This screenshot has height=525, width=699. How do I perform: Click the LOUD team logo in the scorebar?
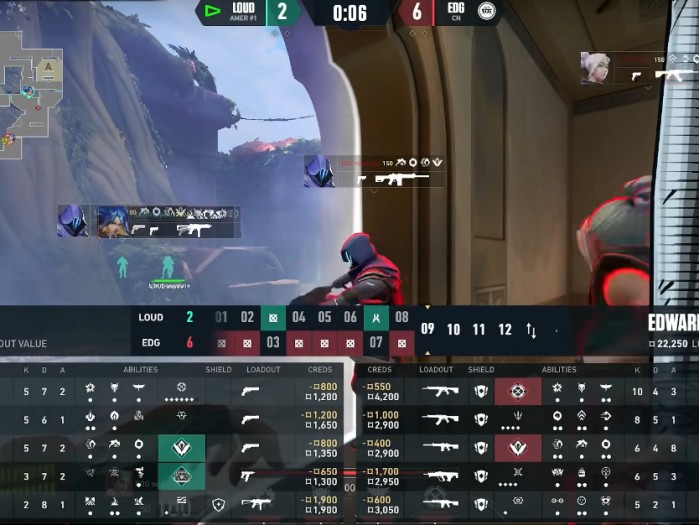click(212, 11)
